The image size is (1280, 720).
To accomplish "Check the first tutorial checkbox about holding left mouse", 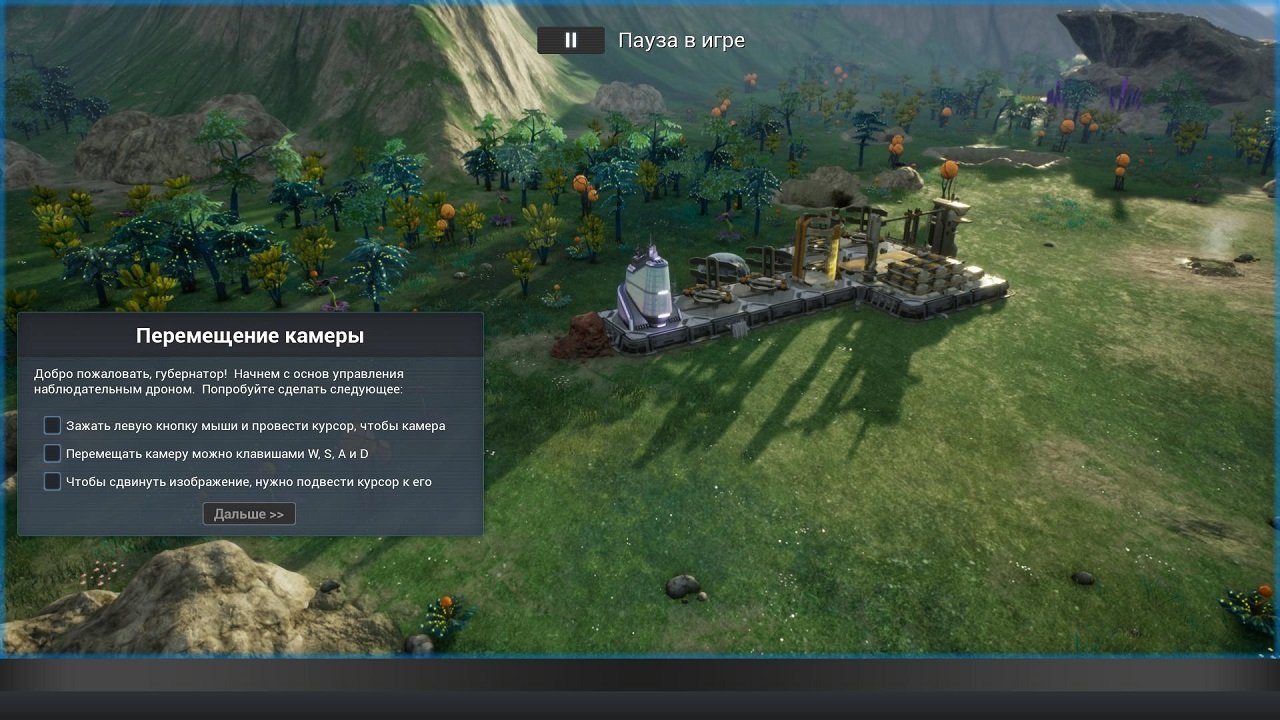I will [52, 425].
